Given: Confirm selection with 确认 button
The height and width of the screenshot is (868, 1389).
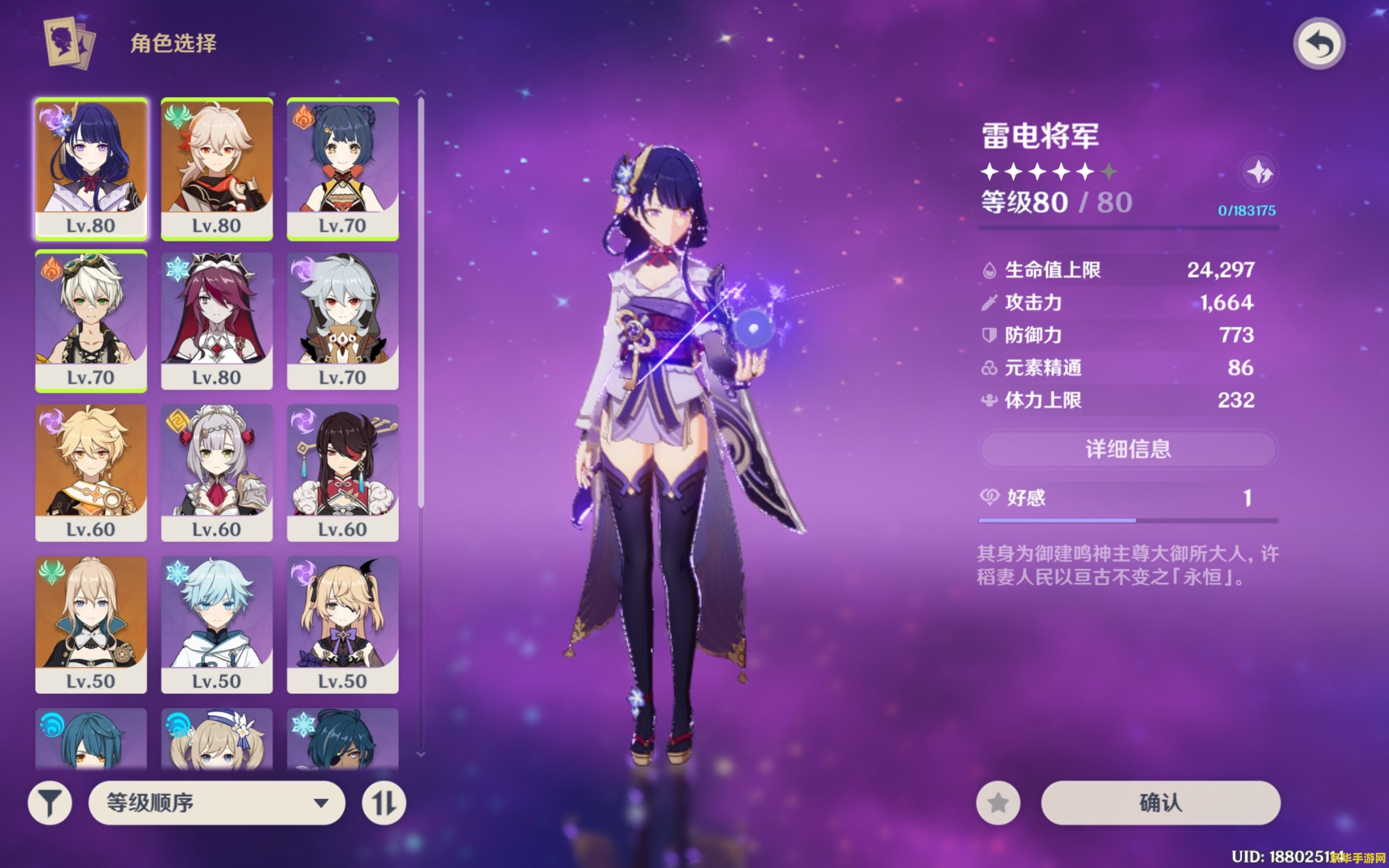Looking at the screenshot, I should pos(1160,802).
